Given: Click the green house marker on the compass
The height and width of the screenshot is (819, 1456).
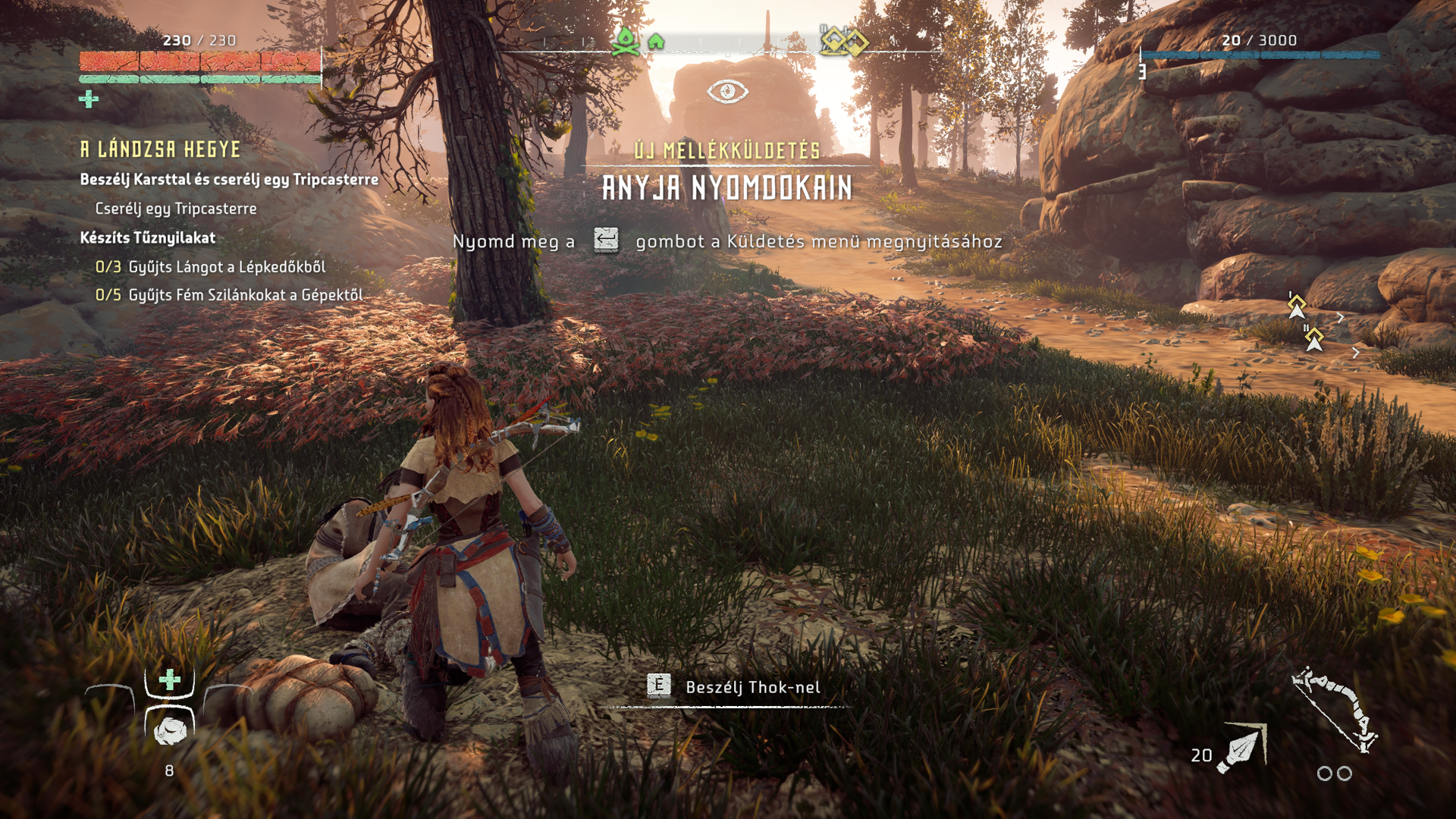Looking at the screenshot, I should click(x=656, y=42).
